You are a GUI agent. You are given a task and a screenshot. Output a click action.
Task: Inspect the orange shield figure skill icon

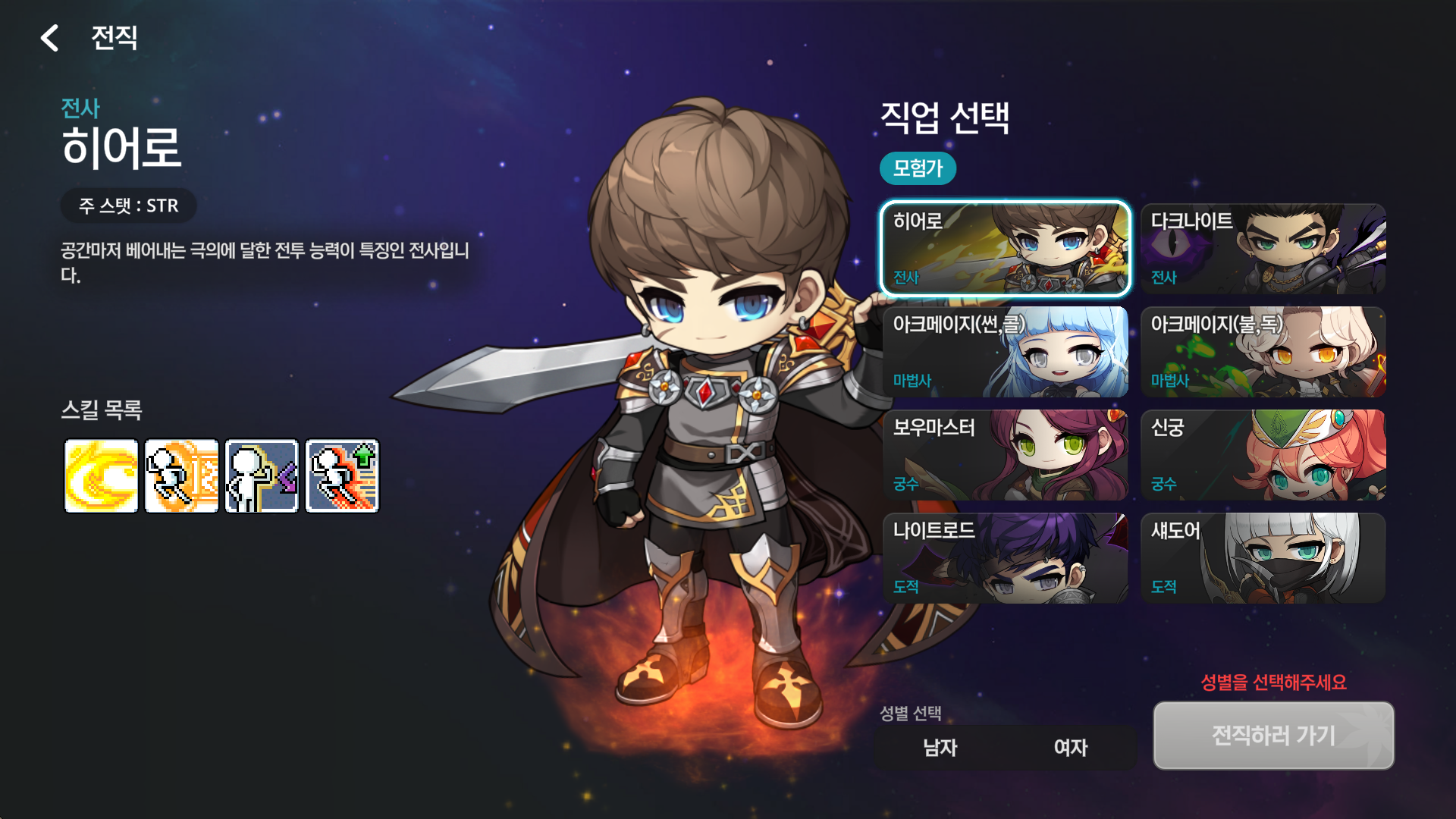point(182,476)
